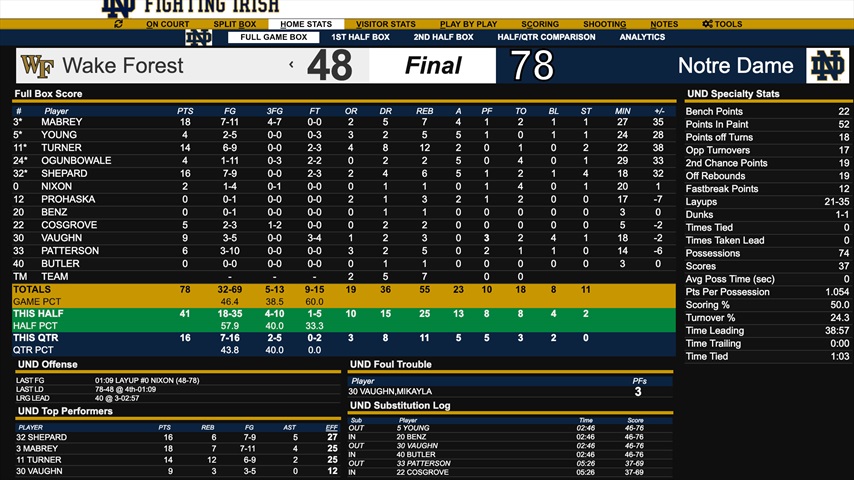Viewport: 854px width, 480px height.
Task: View the Shooting tab
Action: coord(604,24)
